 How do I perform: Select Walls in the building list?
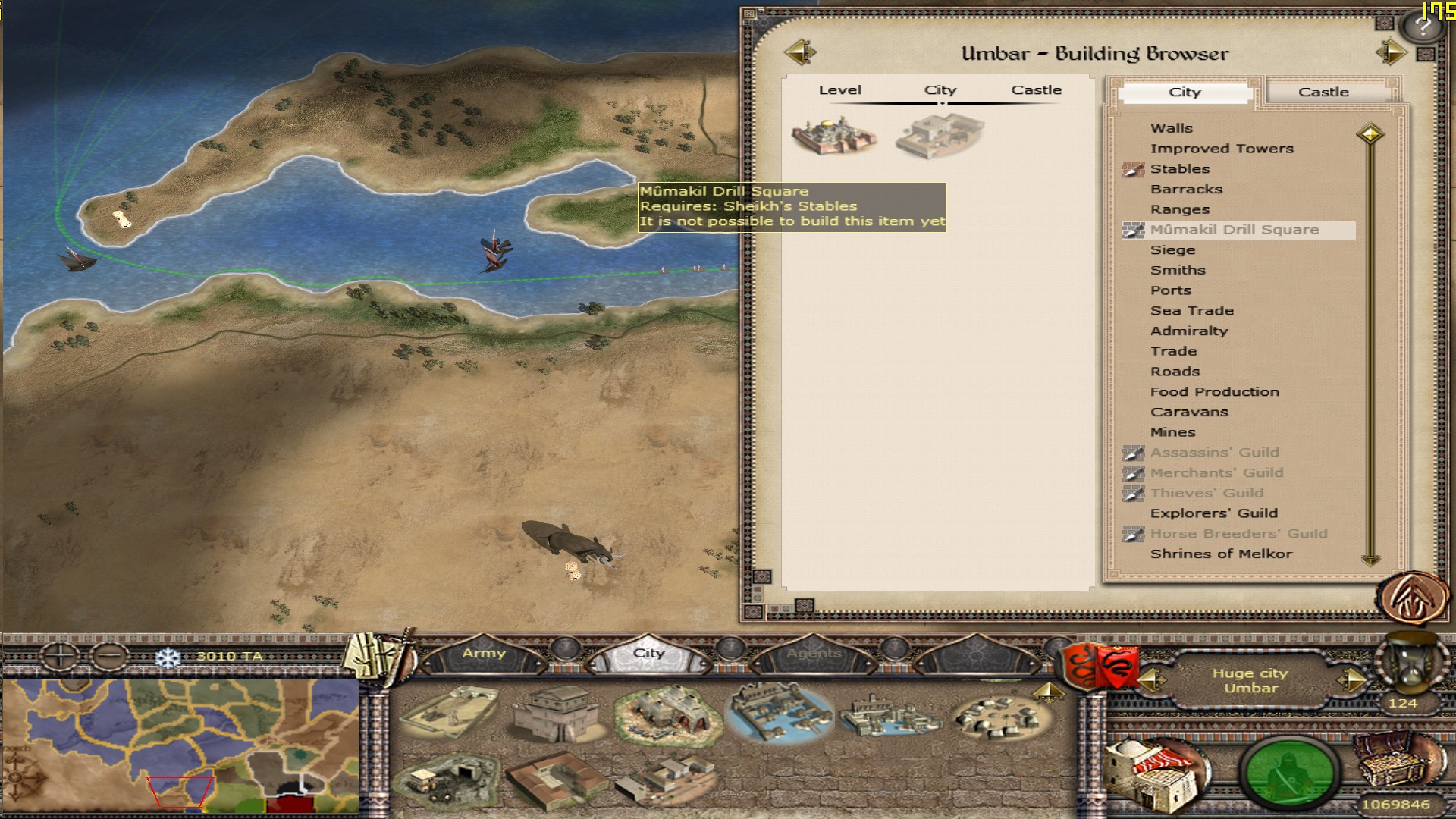click(x=1171, y=128)
